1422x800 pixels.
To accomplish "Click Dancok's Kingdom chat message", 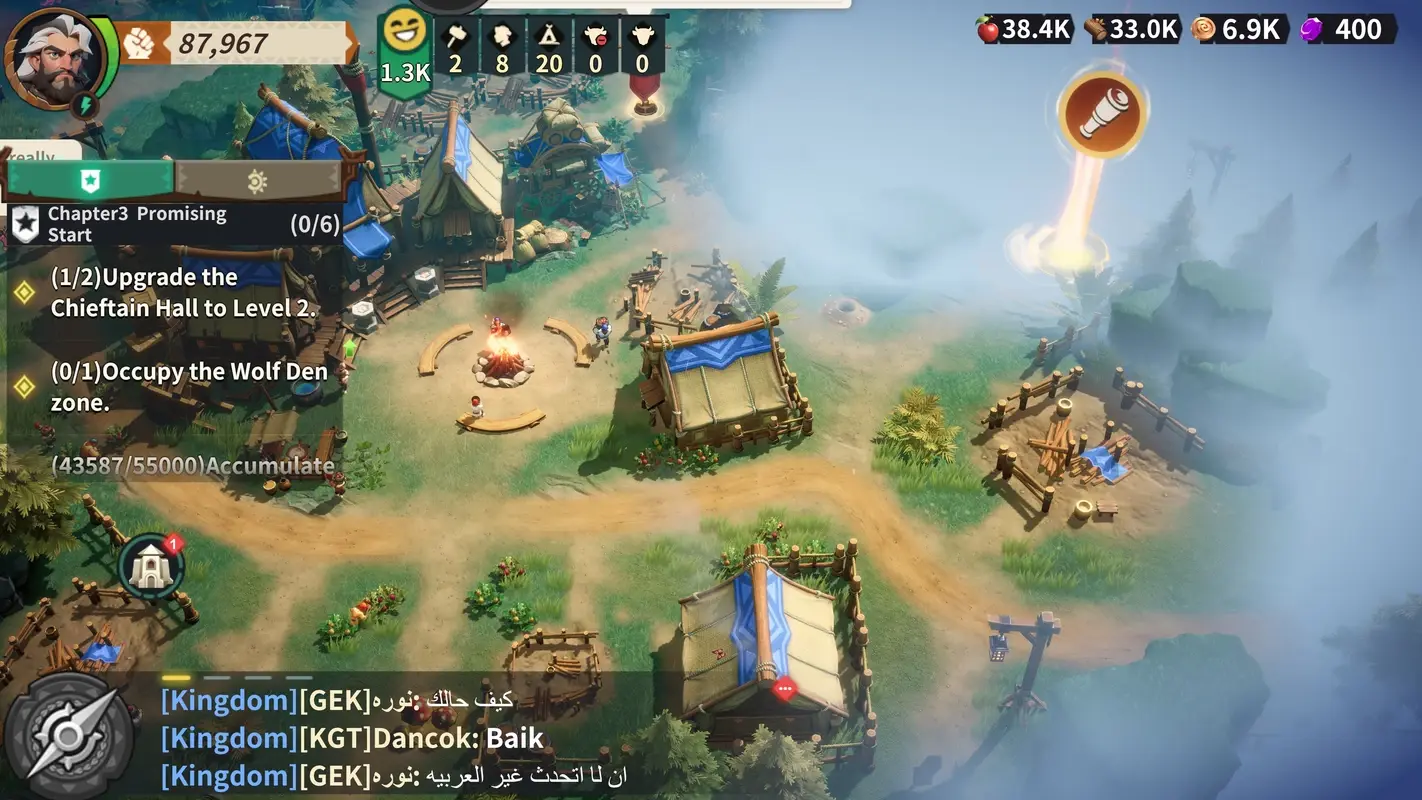I will click(350, 738).
